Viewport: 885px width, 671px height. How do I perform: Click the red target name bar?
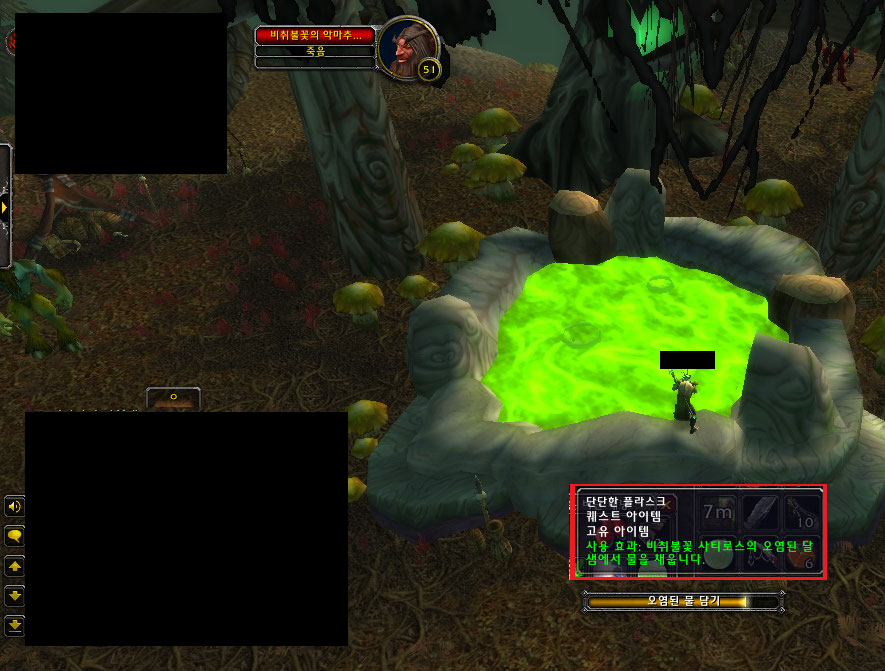pos(315,35)
